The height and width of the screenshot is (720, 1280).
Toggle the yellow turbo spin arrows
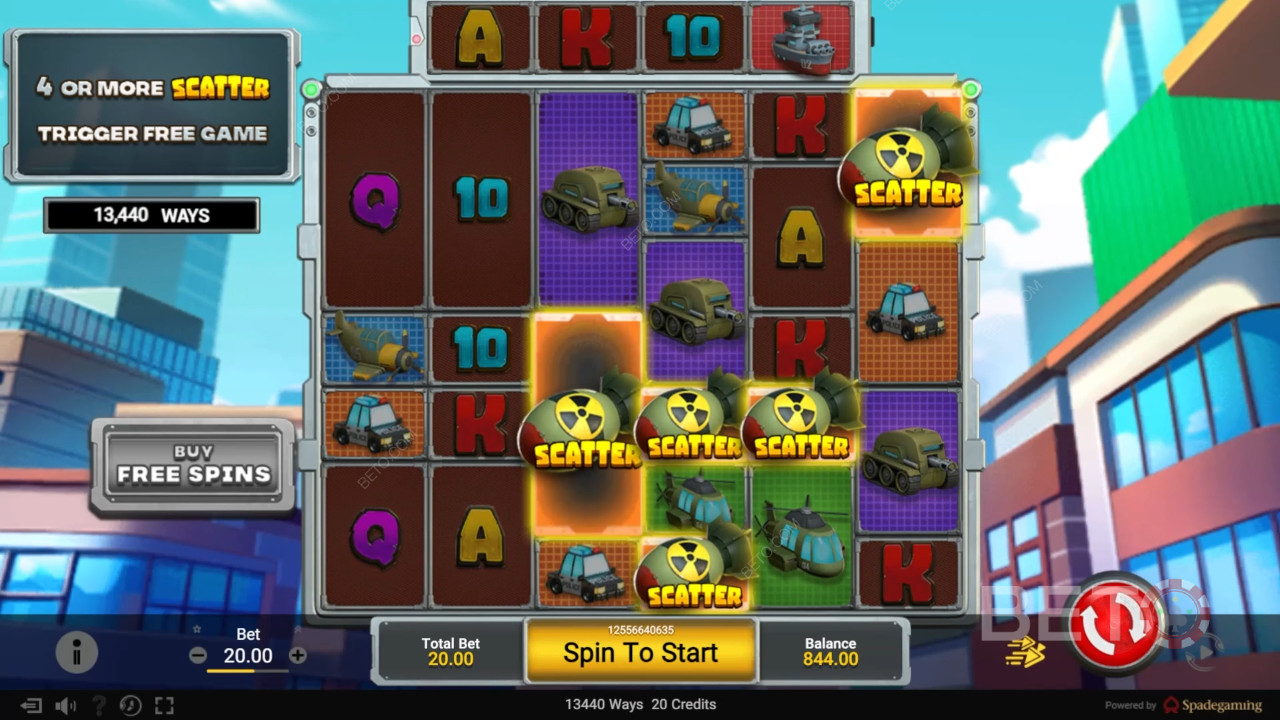click(1025, 653)
